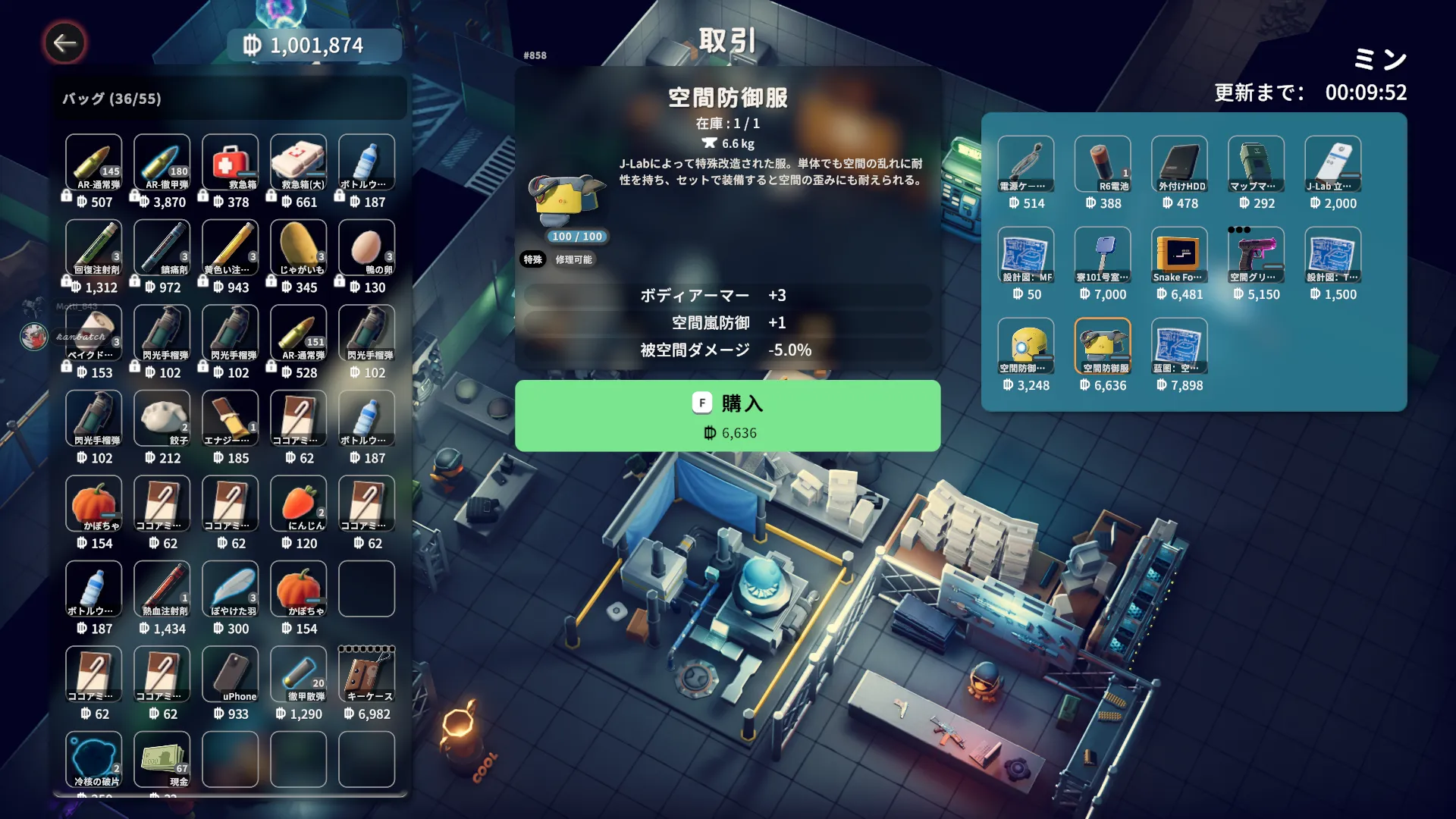This screenshot has width=1456, height=819.
Task: Select the J-Lab item priced 2,000
Action: (x=1332, y=164)
